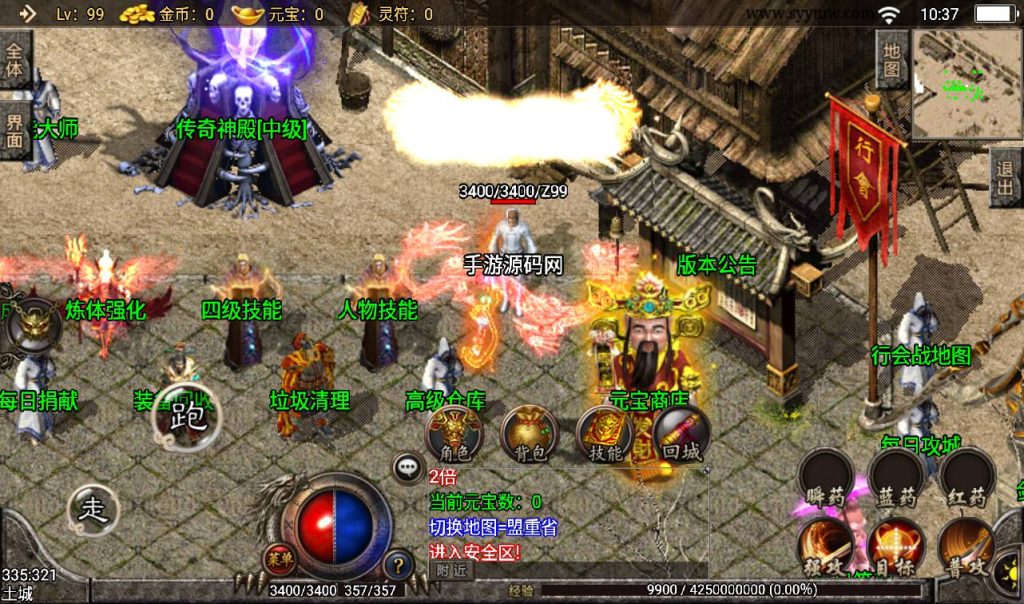Click the question mark help button

(x=397, y=565)
